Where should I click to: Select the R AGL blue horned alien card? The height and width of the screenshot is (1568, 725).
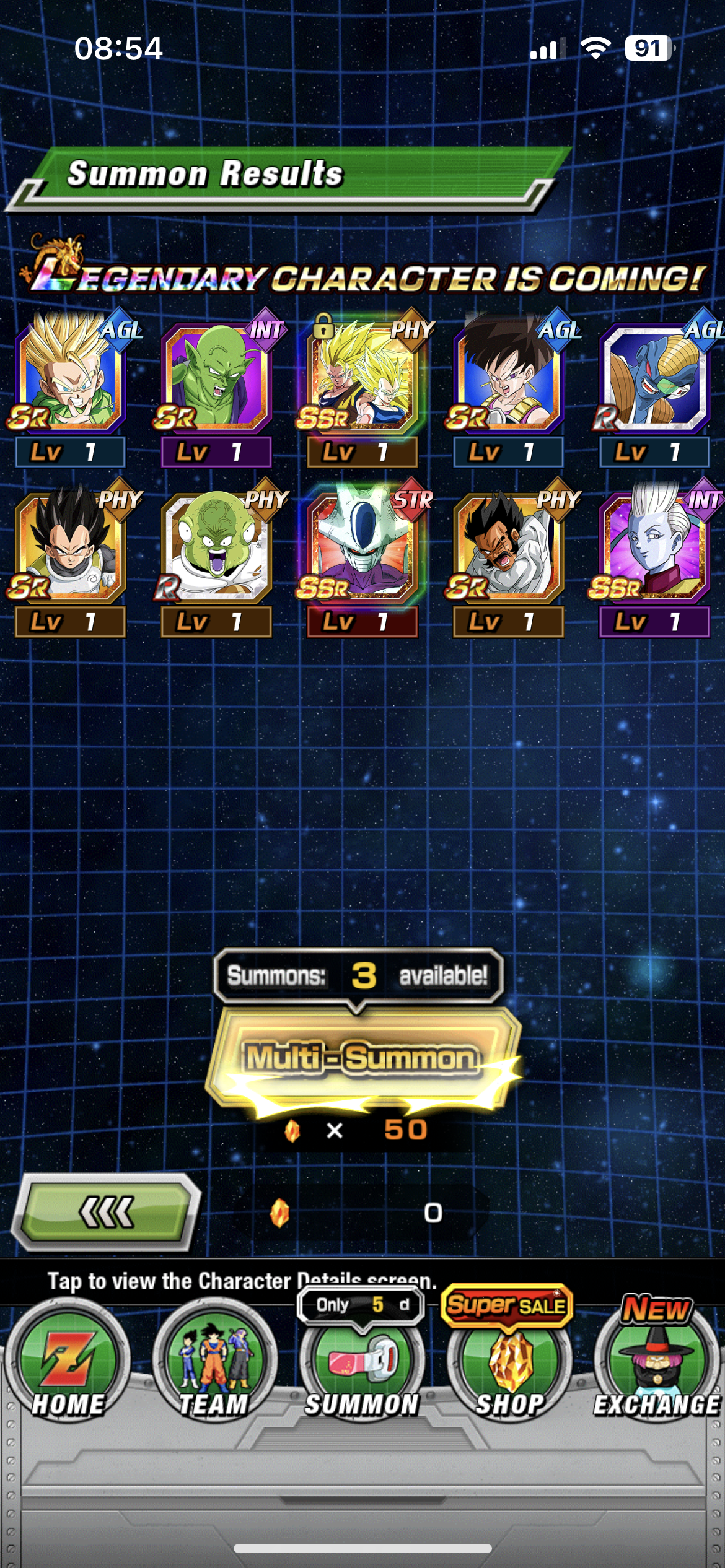click(654, 379)
